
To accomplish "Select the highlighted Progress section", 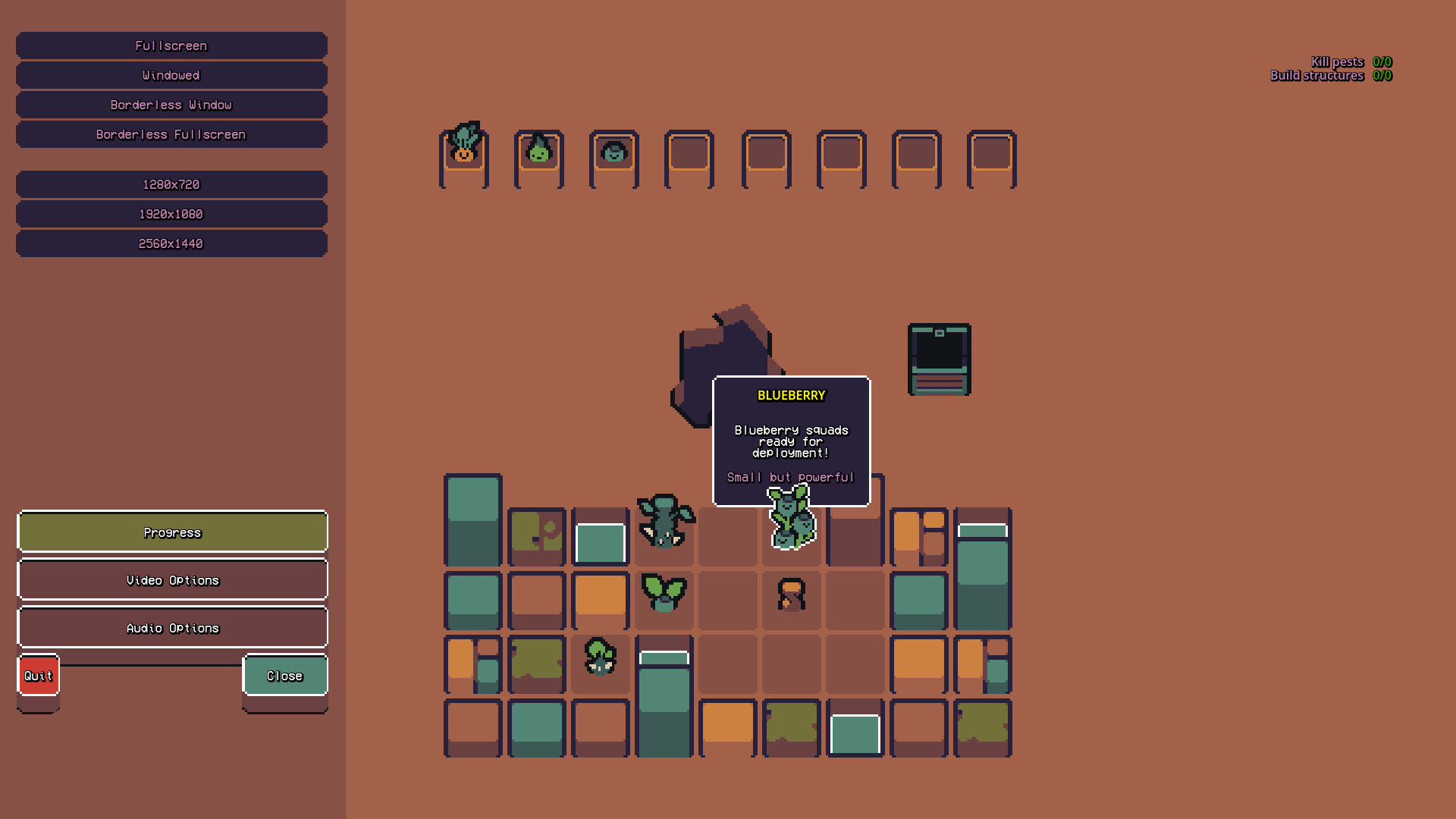I will point(172,532).
